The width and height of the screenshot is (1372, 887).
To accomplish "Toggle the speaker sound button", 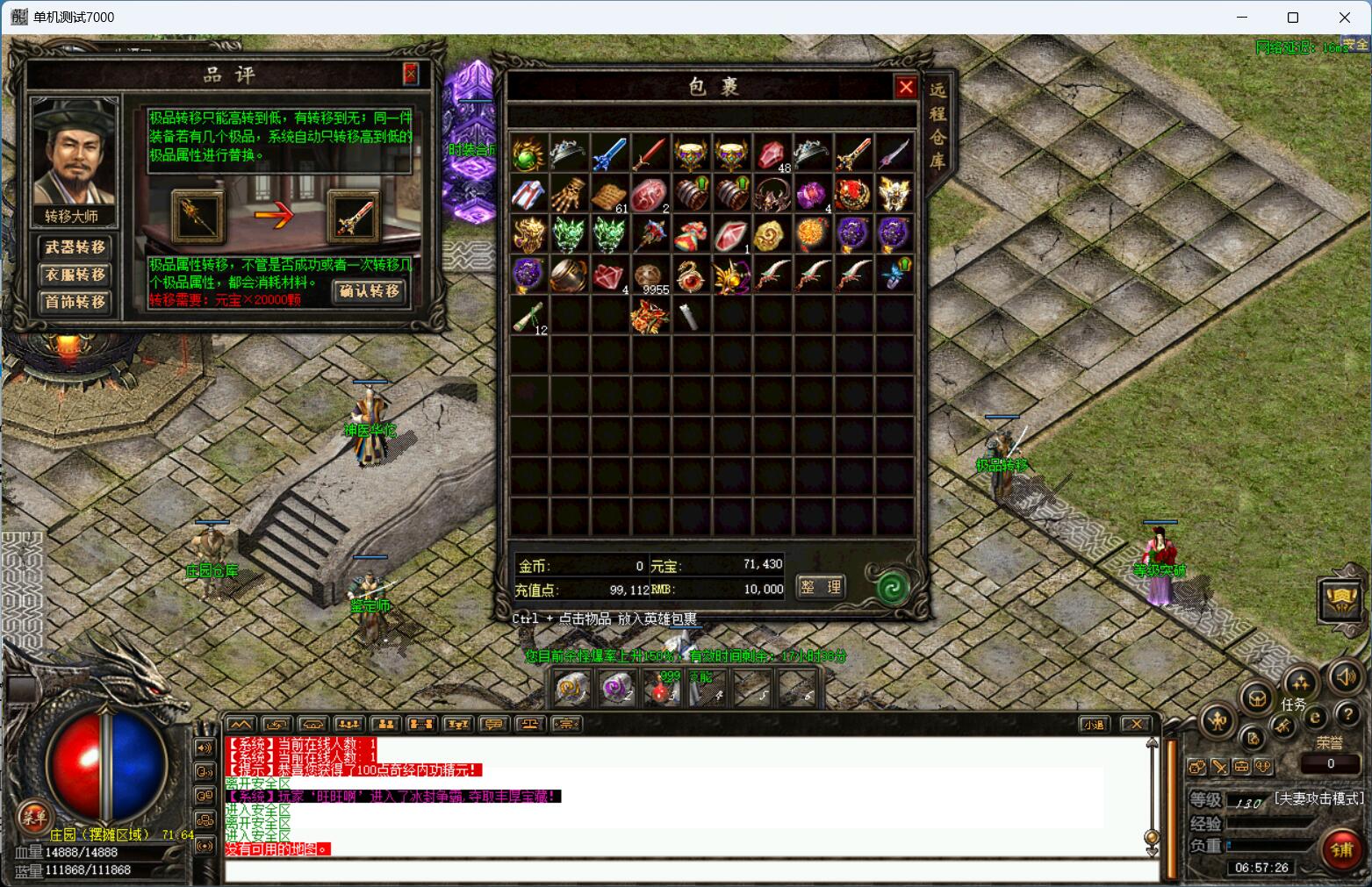I will [x=1345, y=676].
